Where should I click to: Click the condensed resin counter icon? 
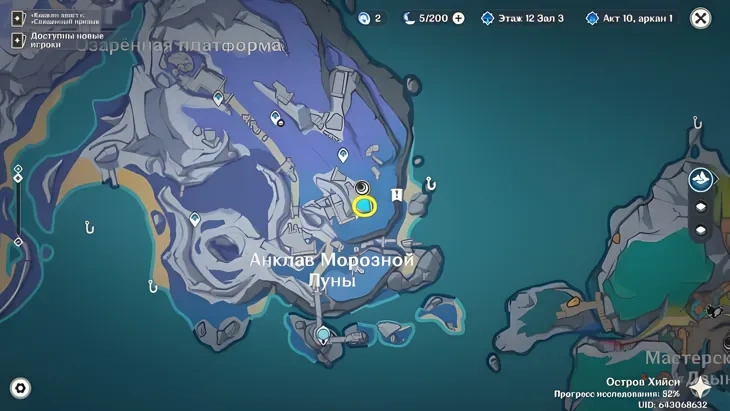click(x=365, y=18)
